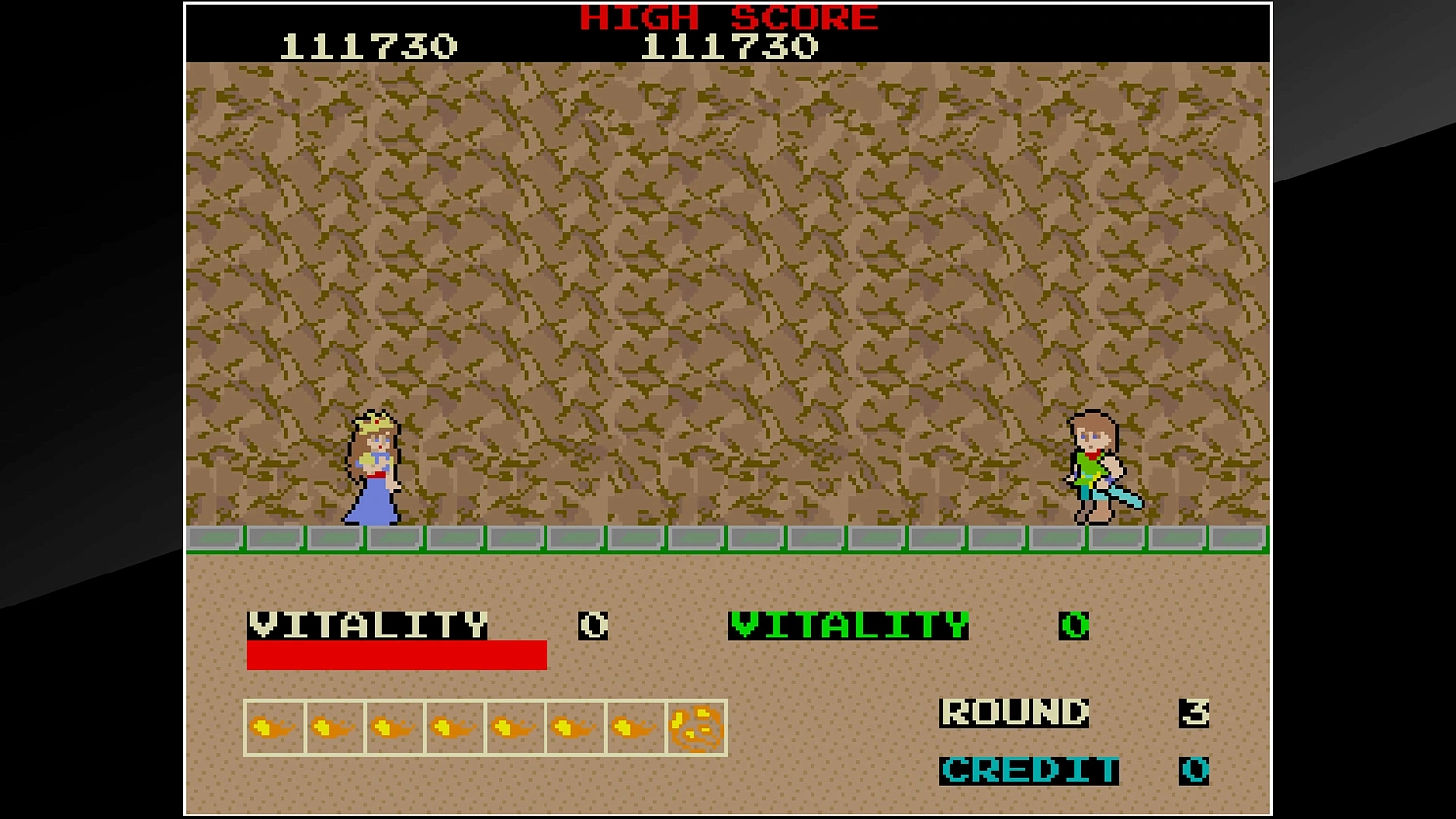The height and width of the screenshot is (819, 1456).
Task: Select the princess character sprite
Action: click(374, 466)
